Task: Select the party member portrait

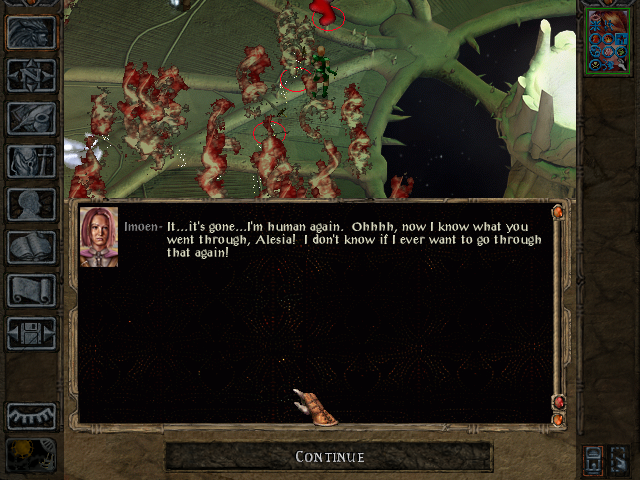Action: pyautogui.click(x=607, y=40)
